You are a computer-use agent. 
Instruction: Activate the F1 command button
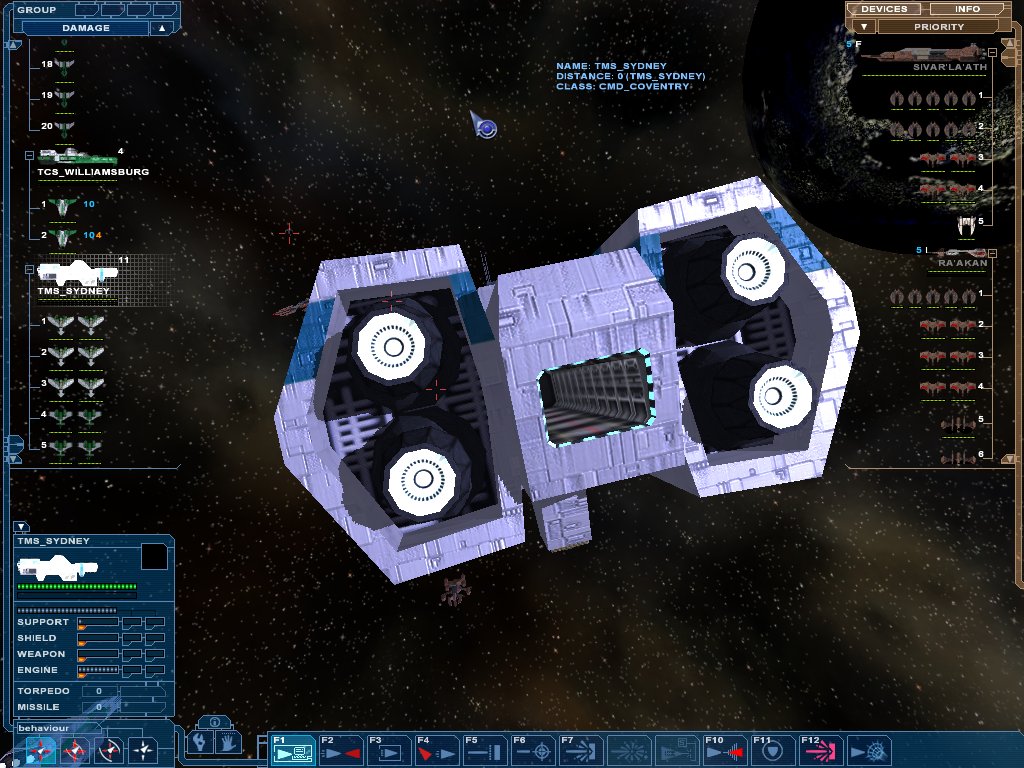click(x=291, y=749)
